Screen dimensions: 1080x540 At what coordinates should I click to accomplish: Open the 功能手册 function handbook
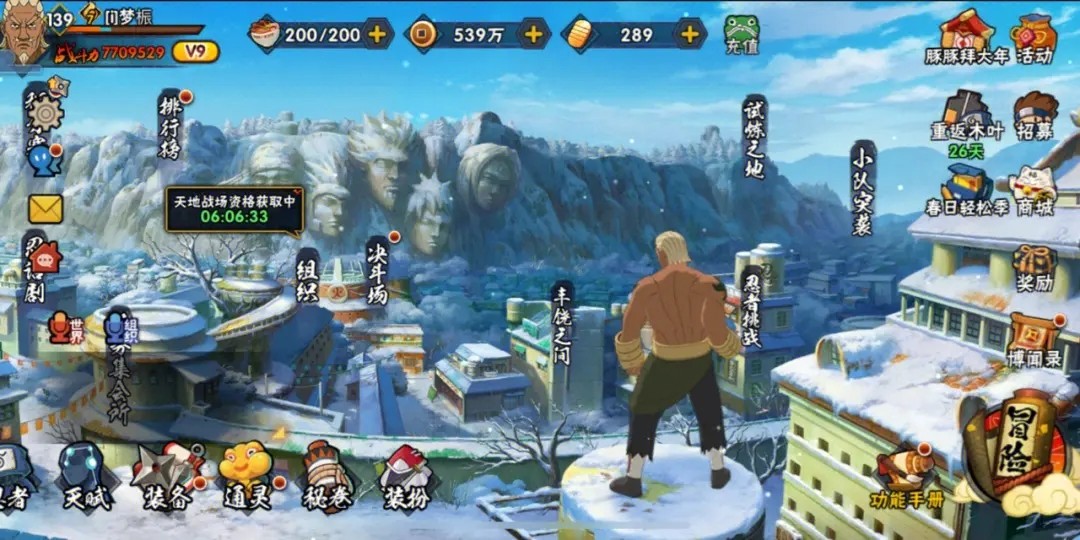coord(906,477)
